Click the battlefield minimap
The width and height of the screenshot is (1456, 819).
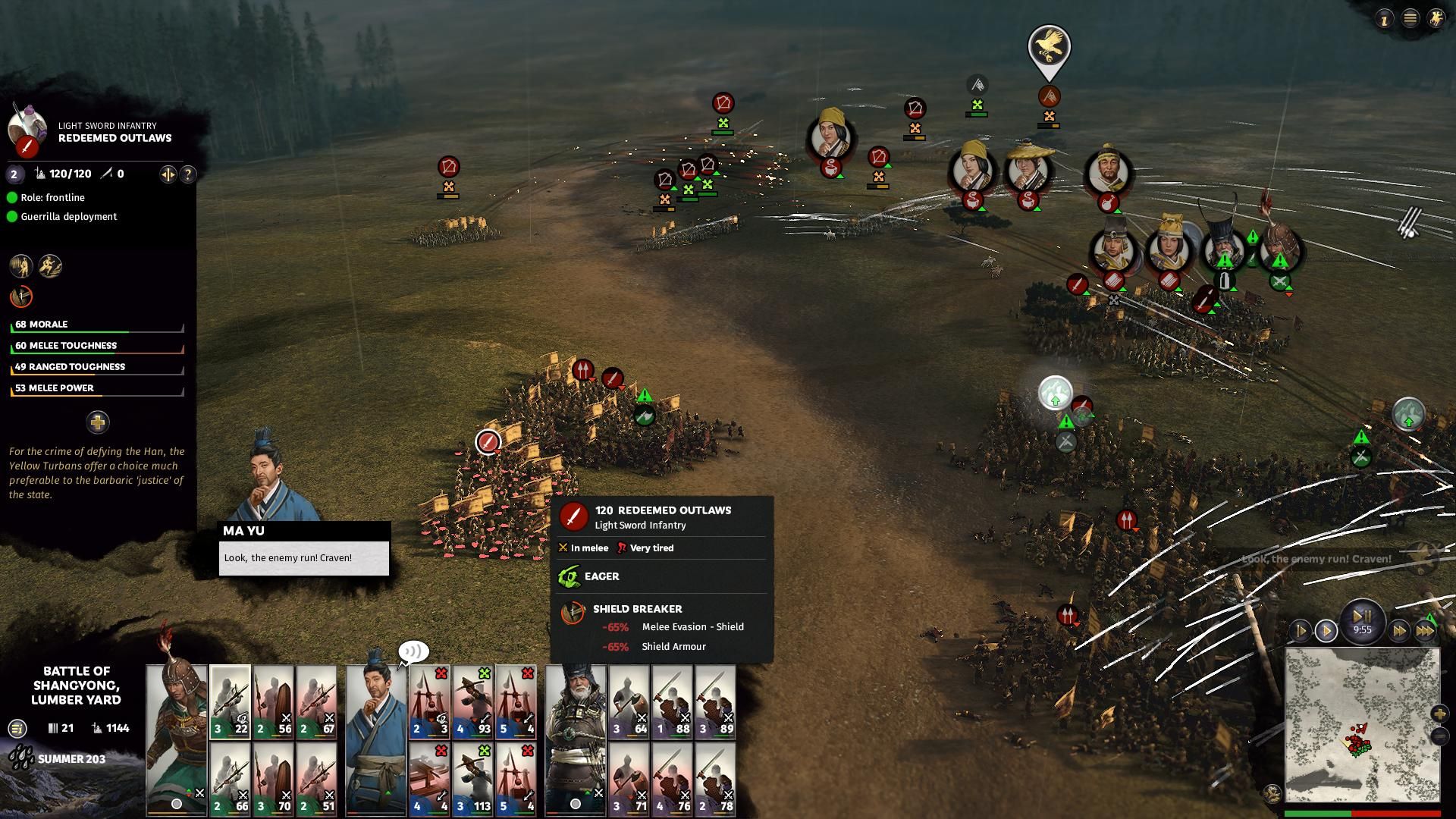click(x=1362, y=725)
